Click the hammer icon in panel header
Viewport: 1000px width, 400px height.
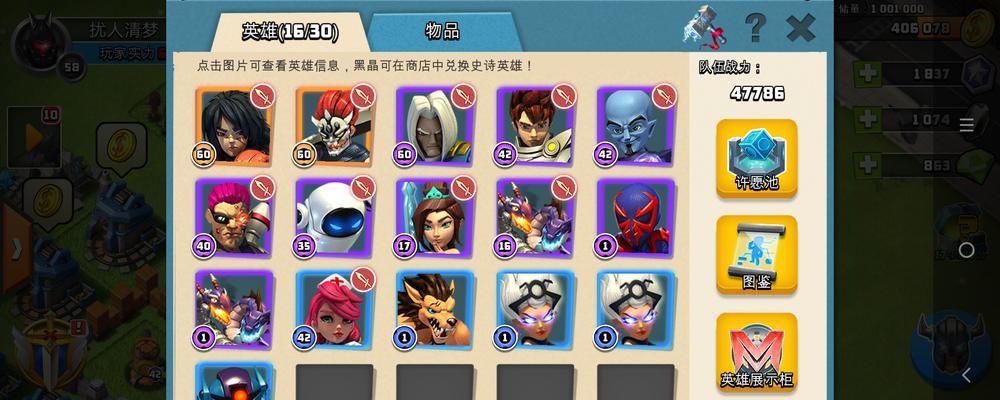pyautogui.click(x=705, y=27)
